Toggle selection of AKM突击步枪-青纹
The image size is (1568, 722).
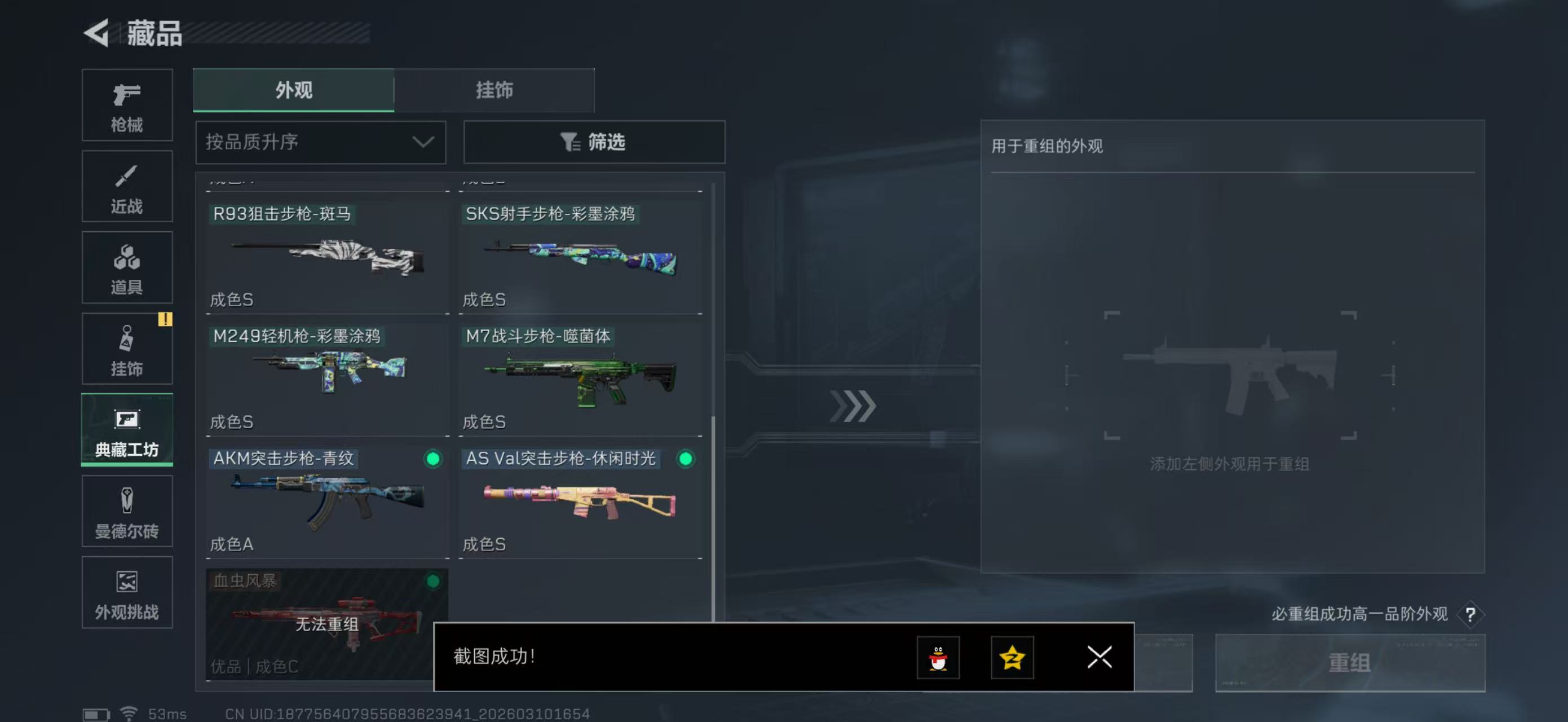(433, 460)
